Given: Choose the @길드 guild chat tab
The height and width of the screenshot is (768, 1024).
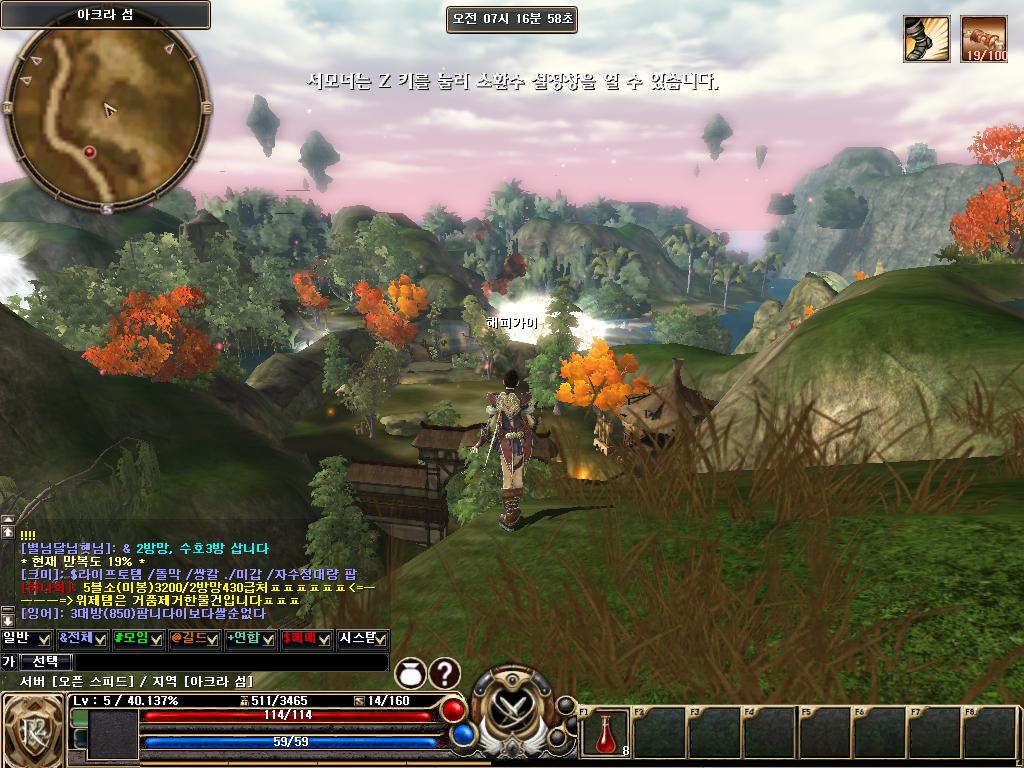Looking at the screenshot, I should (x=195, y=638).
